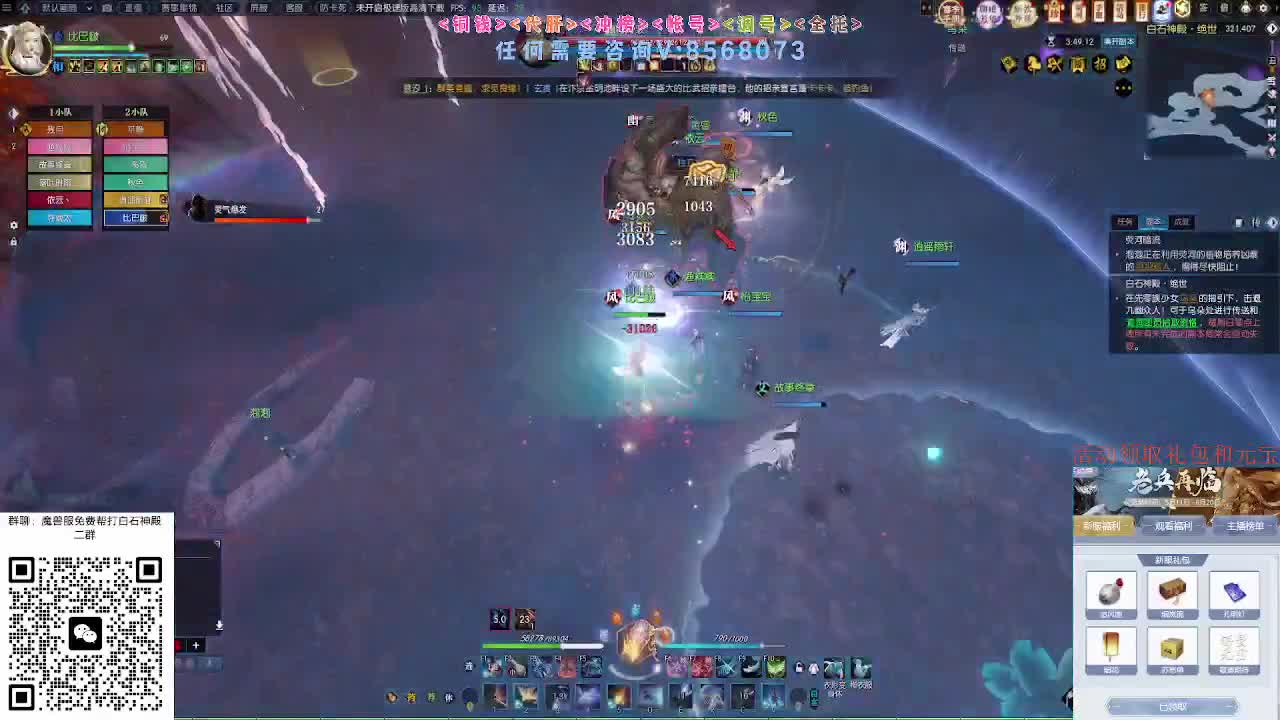This screenshot has height=720, width=1280.
Task: Open the settings gear in the top-right toolbar
Action: [x=1261, y=8]
